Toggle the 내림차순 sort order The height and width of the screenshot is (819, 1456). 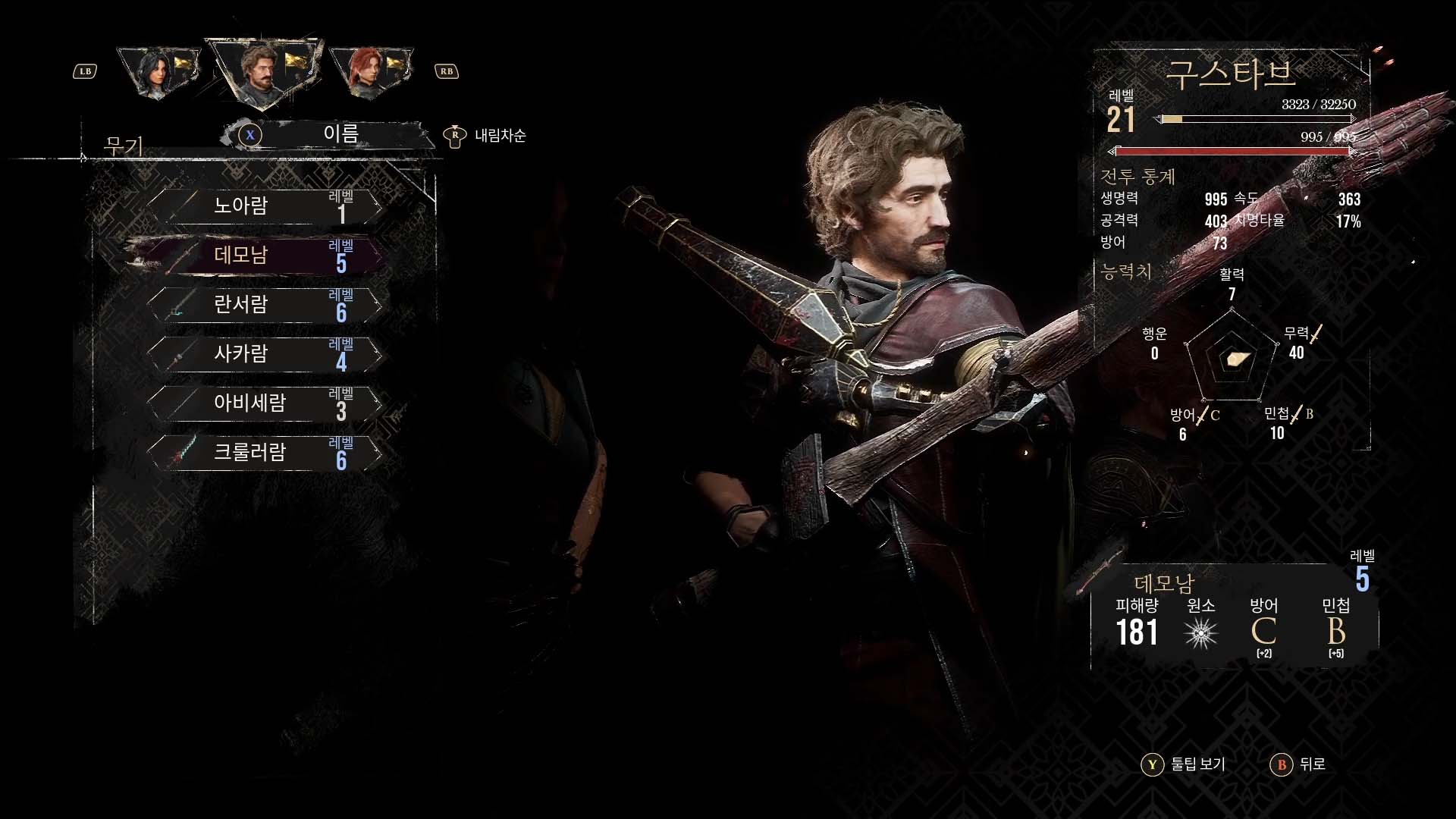point(485,136)
